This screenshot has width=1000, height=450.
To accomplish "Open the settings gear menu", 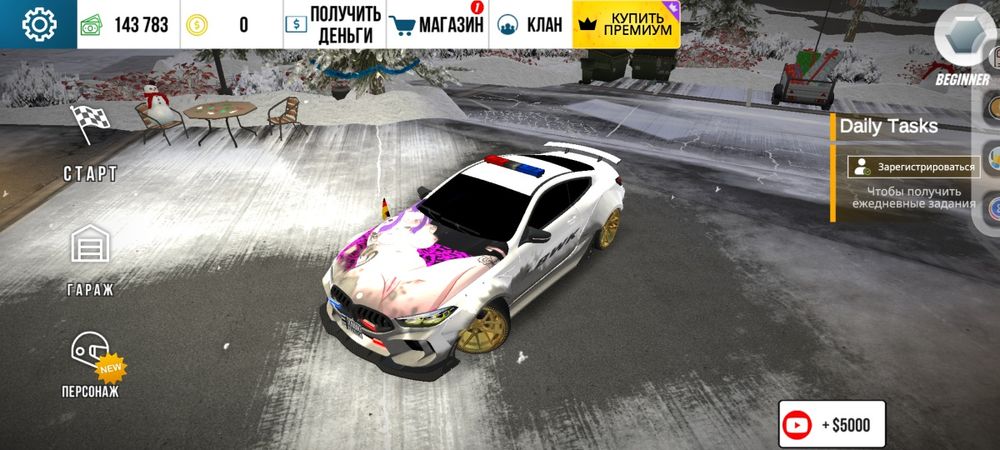I will point(39,24).
